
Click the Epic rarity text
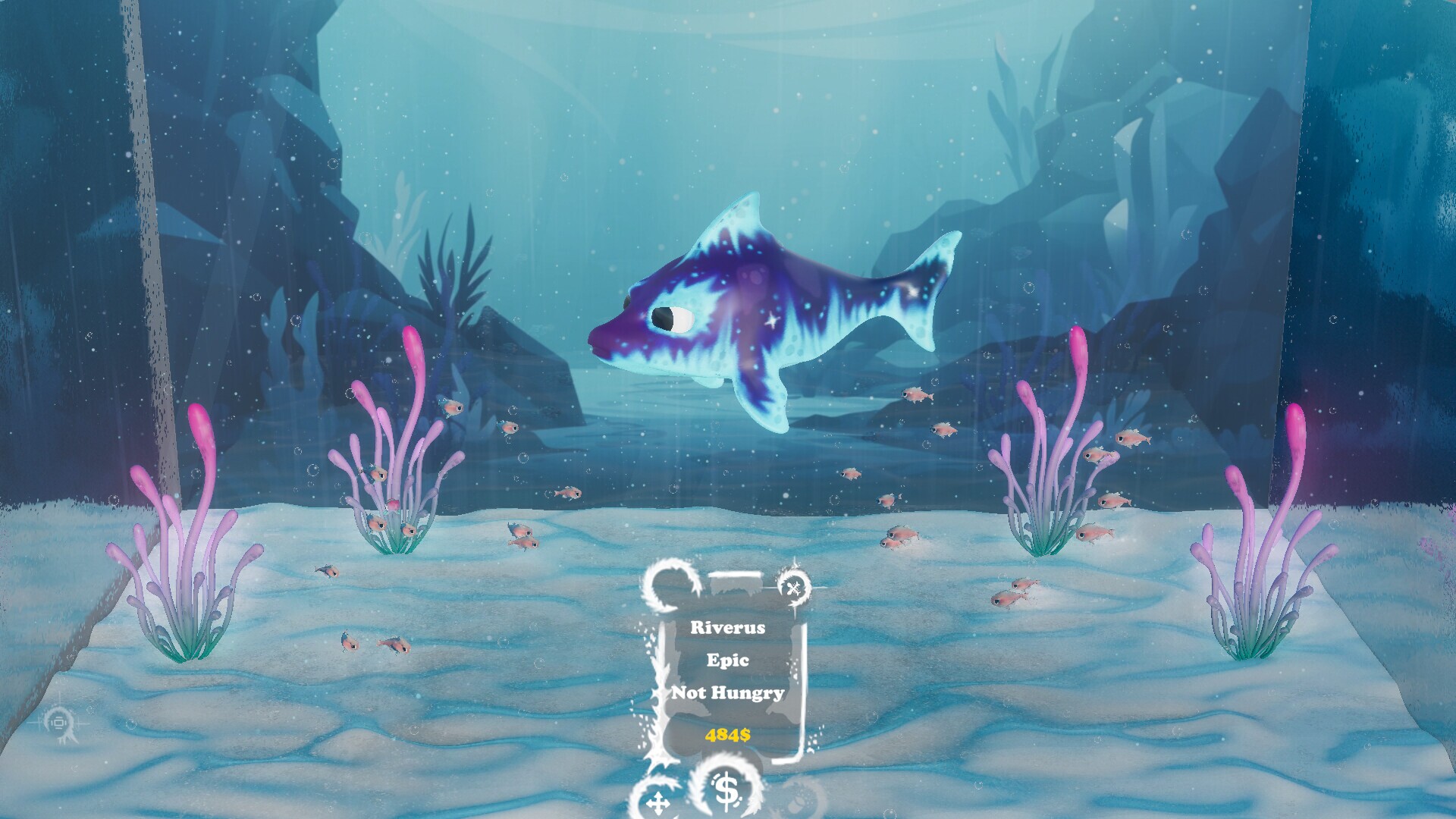729,661
